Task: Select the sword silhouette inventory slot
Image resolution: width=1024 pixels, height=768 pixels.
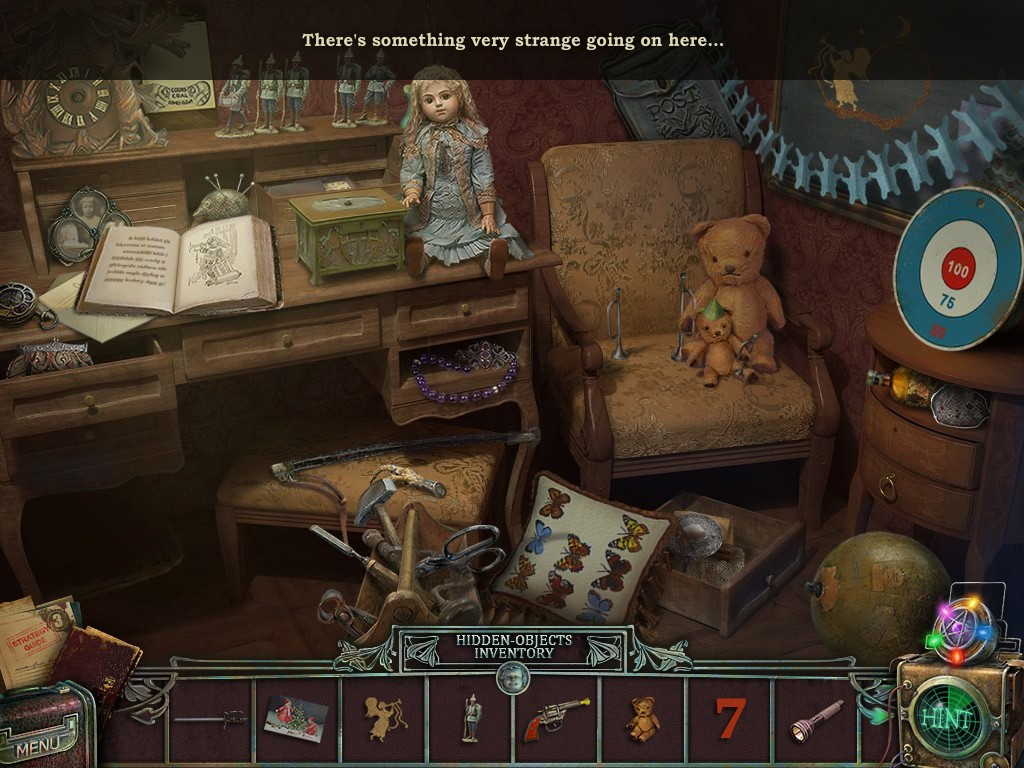Action: click(x=210, y=717)
